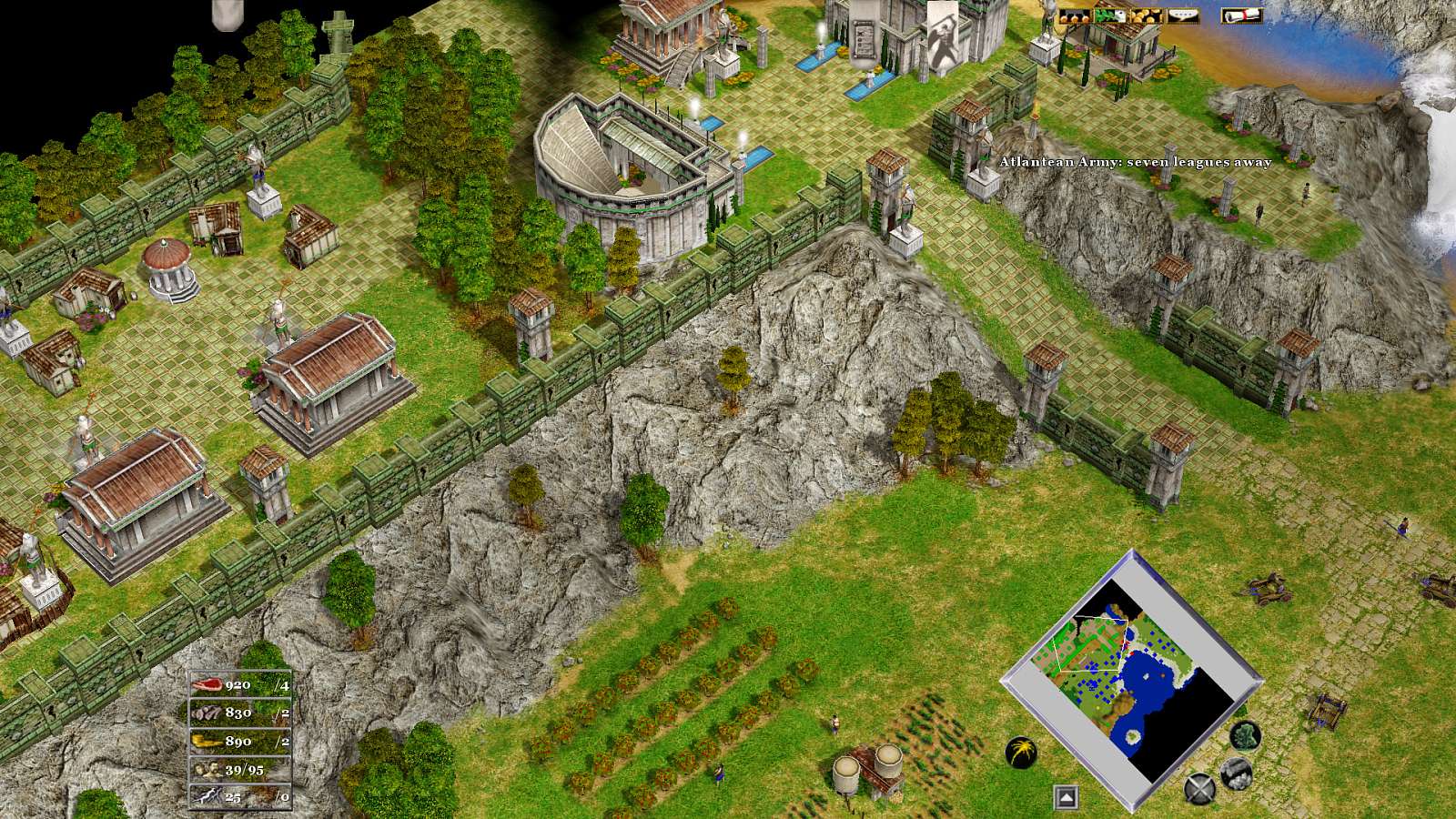Screen dimensions: 1456x819
Task: Select the population villagers icon
Action: click(x=208, y=770)
